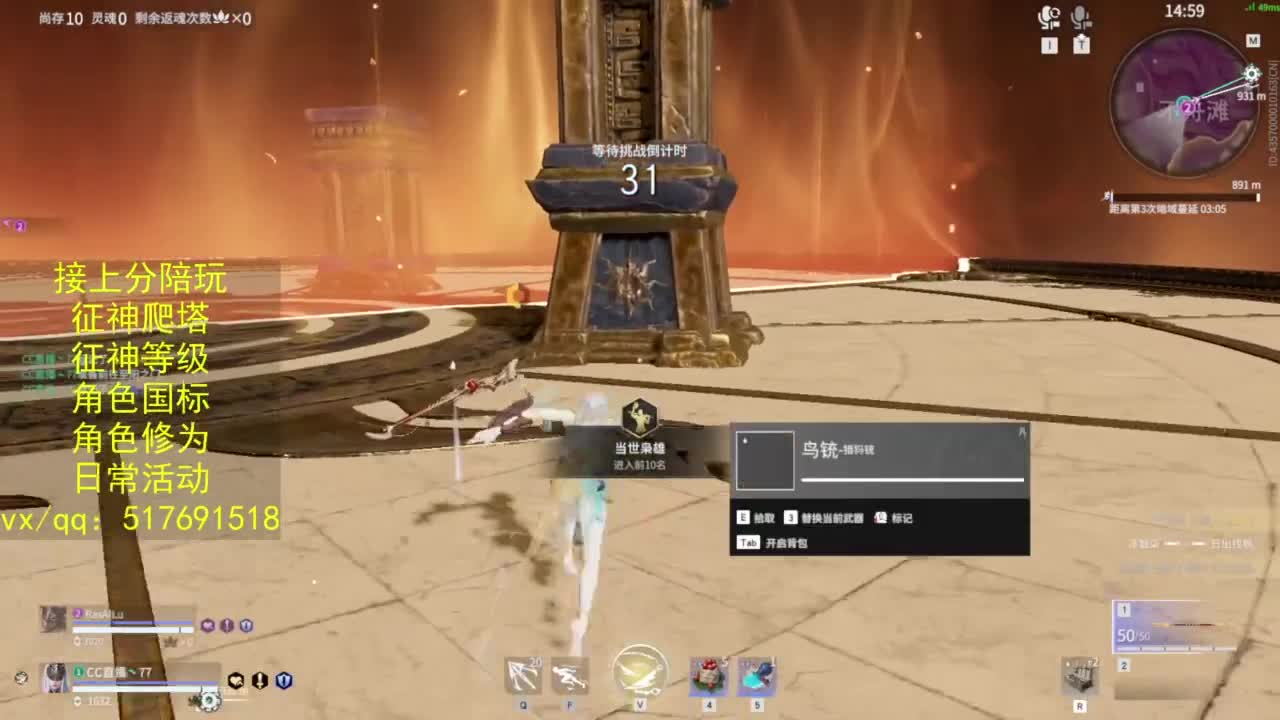Activate the running figure skill icon
The image size is (1280, 720).
tap(570, 676)
